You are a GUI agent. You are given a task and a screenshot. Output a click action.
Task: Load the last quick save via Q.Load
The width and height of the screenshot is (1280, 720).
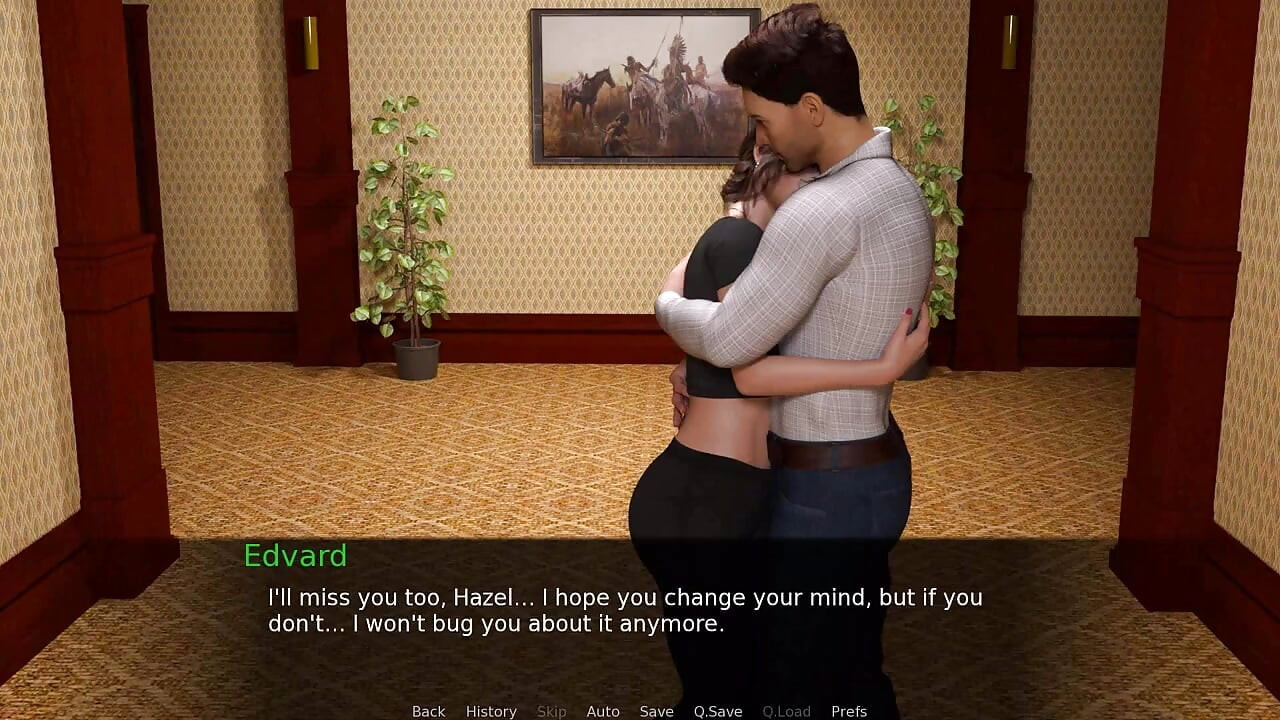(x=786, y=711)
